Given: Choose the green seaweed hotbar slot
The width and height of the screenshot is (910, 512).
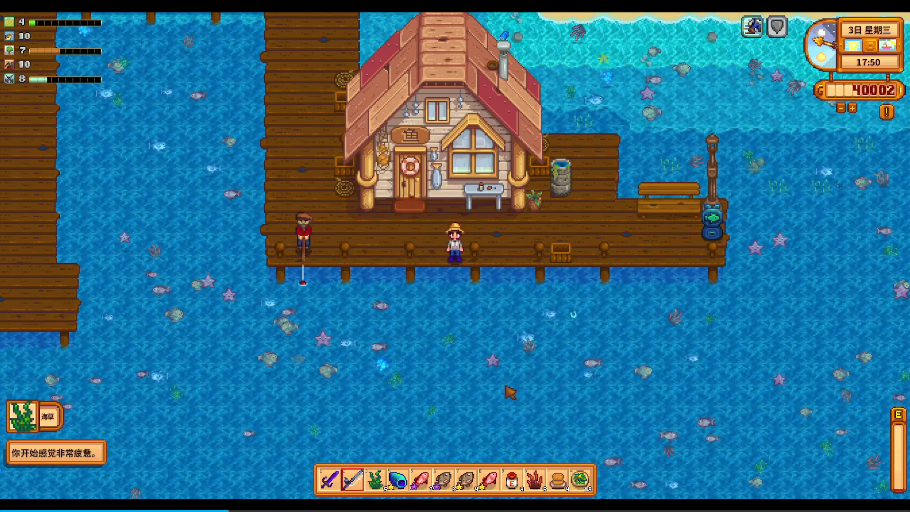Looking at the screenshot, I should (375, 480).
